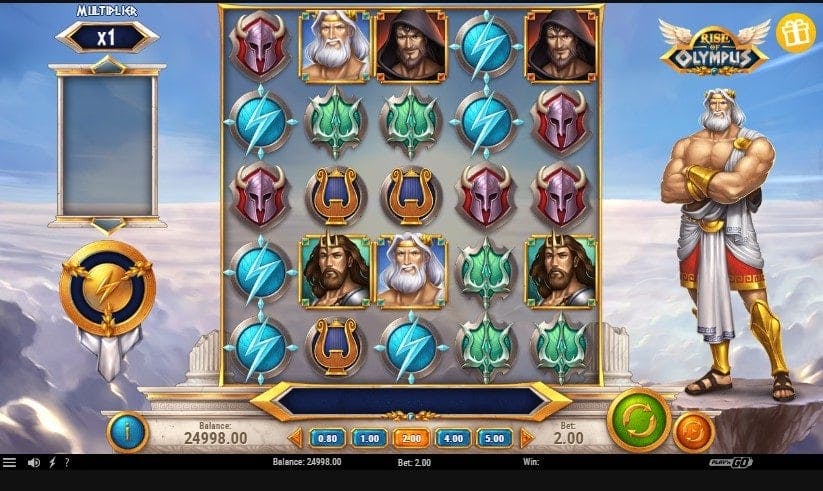Choose the 1.00 bet amount
The height and width of the screenshot is (491, 823).
coord(369,438)
